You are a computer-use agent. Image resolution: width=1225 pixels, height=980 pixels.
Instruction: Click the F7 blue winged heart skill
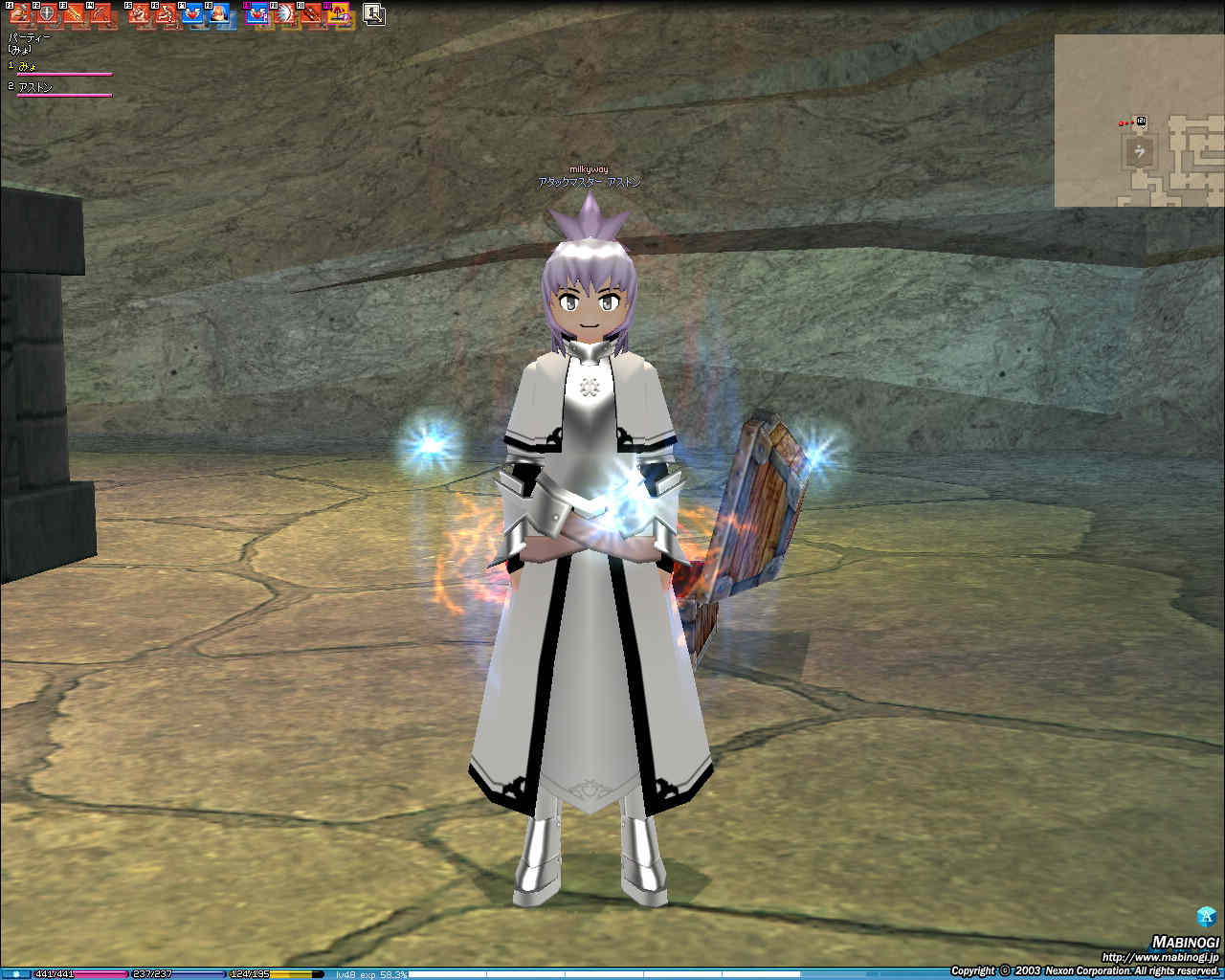coord(193,14)
